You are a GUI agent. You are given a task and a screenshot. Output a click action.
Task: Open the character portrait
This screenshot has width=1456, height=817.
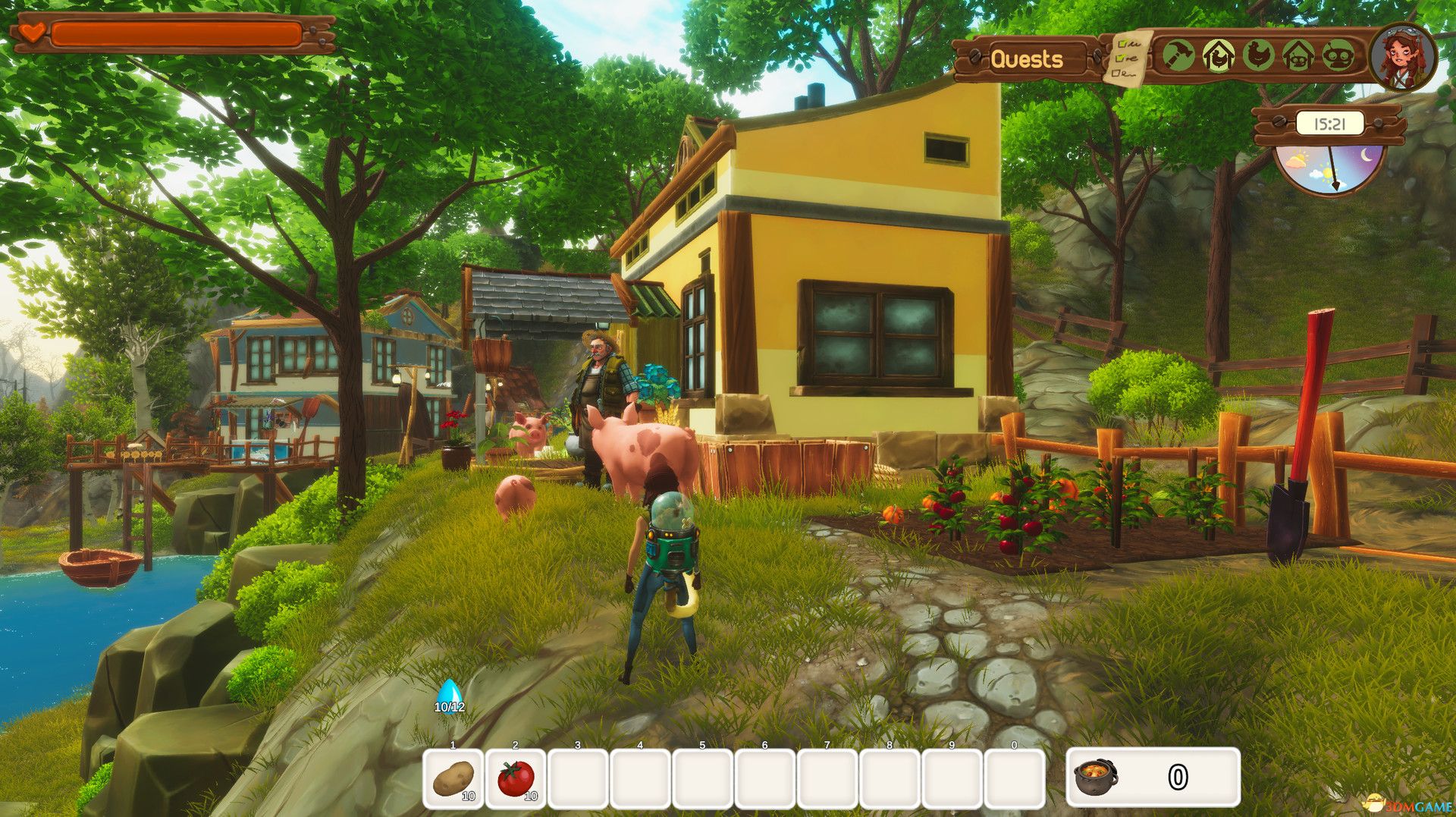click(x=1402, y=57)
